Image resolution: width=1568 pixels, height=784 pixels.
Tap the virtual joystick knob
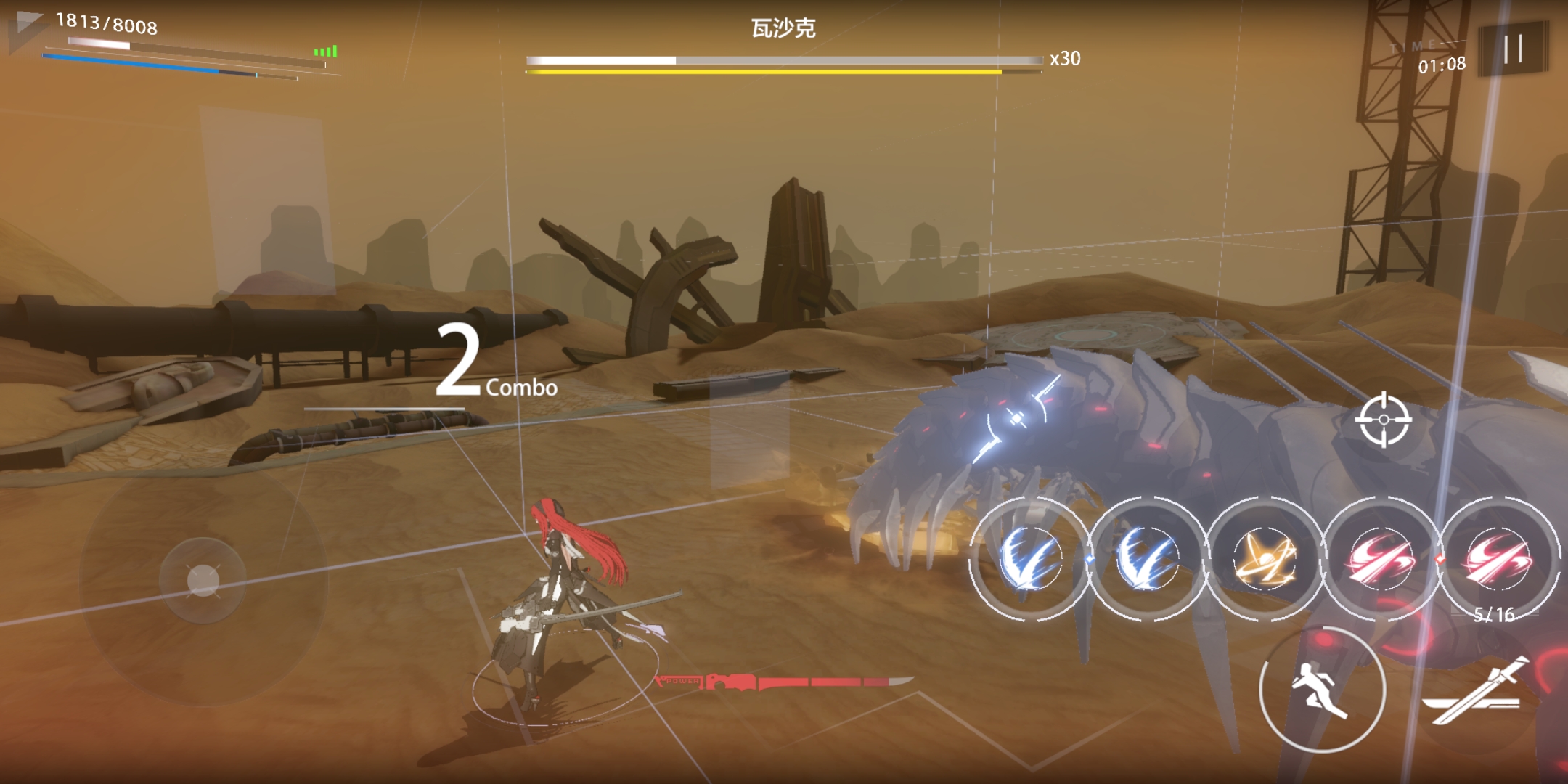tap(203, 580)
